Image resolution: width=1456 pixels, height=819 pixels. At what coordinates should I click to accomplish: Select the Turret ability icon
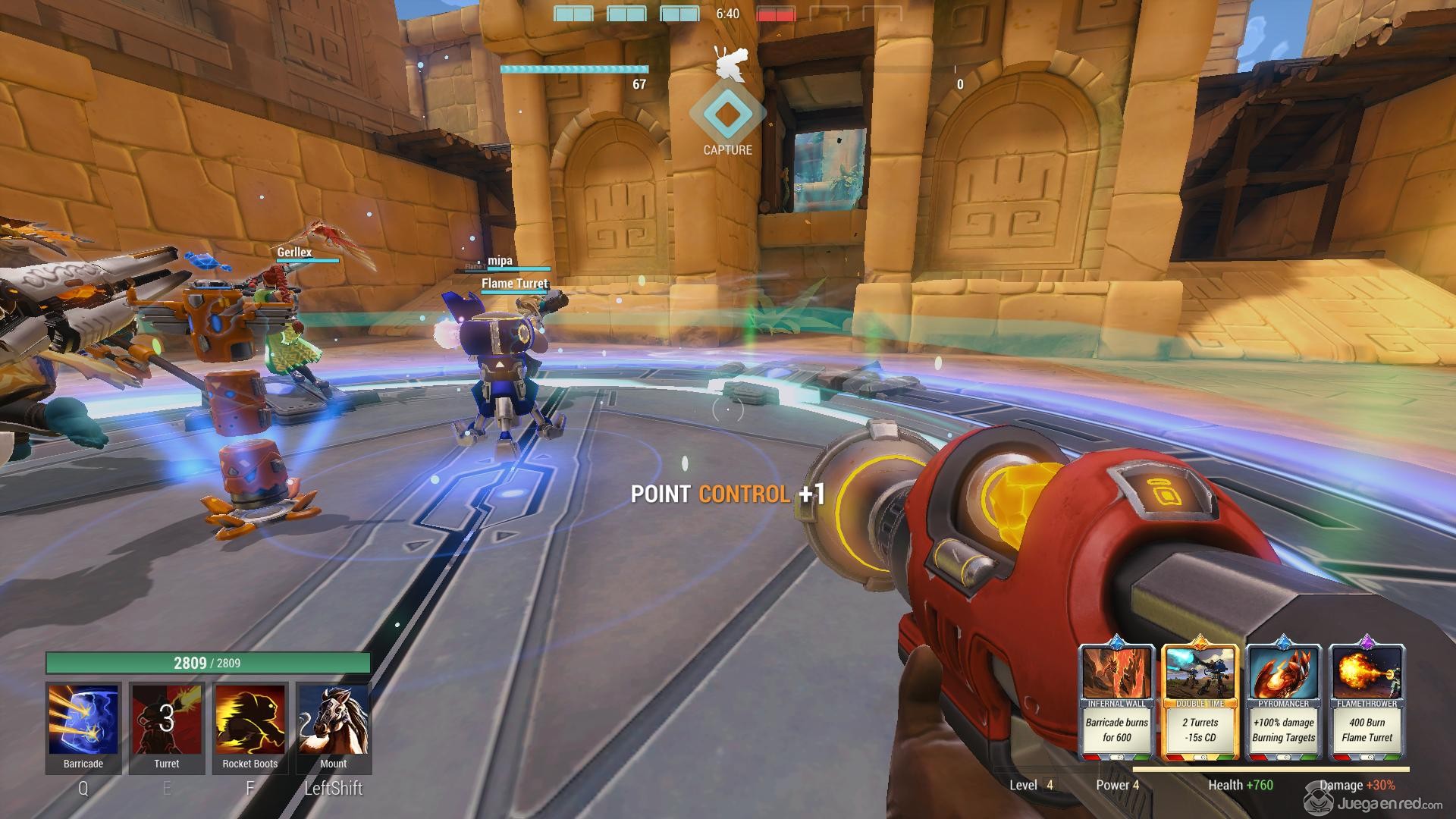167,720
